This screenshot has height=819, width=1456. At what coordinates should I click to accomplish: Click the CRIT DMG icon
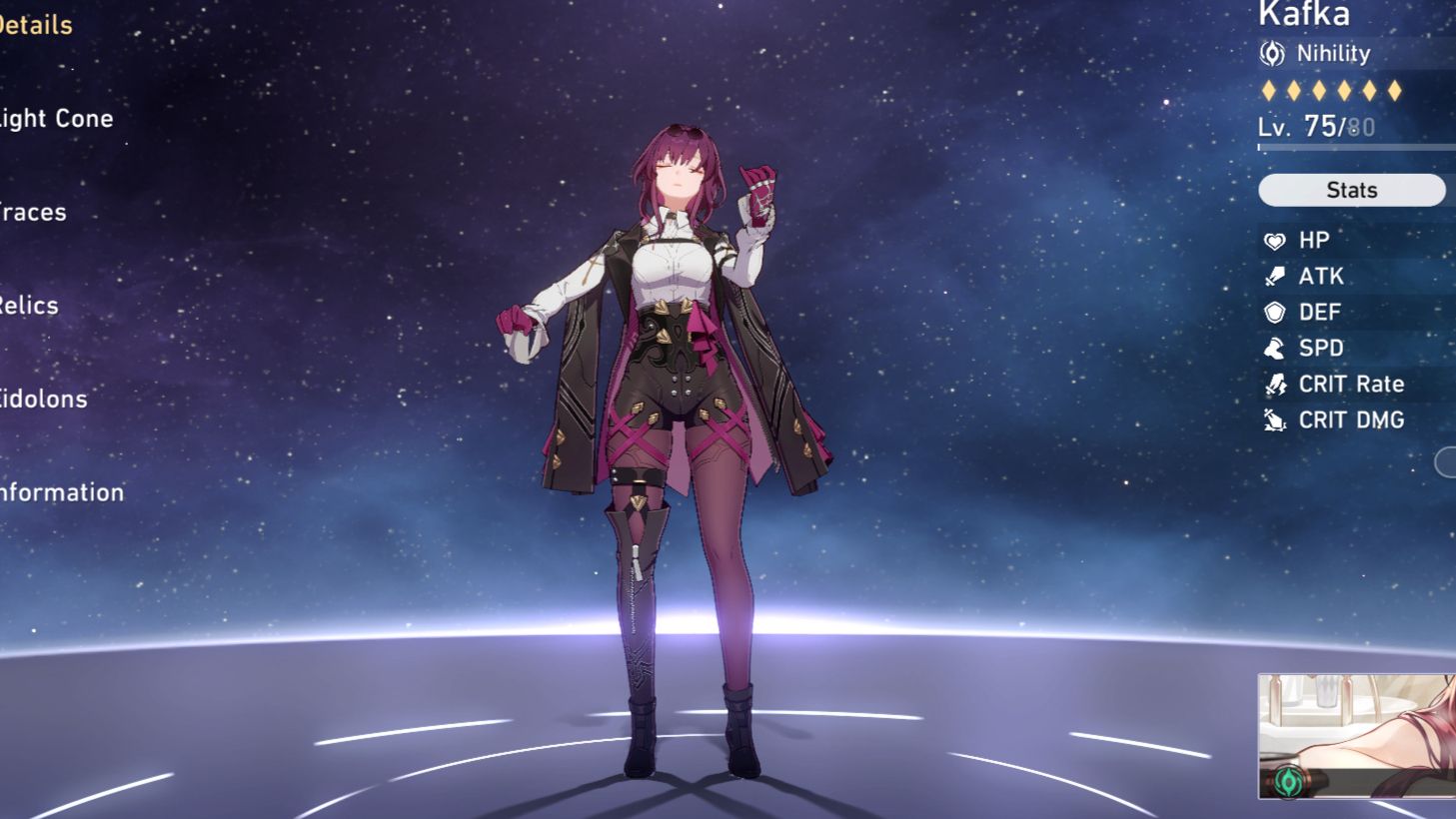click(x=1275, y=419)
